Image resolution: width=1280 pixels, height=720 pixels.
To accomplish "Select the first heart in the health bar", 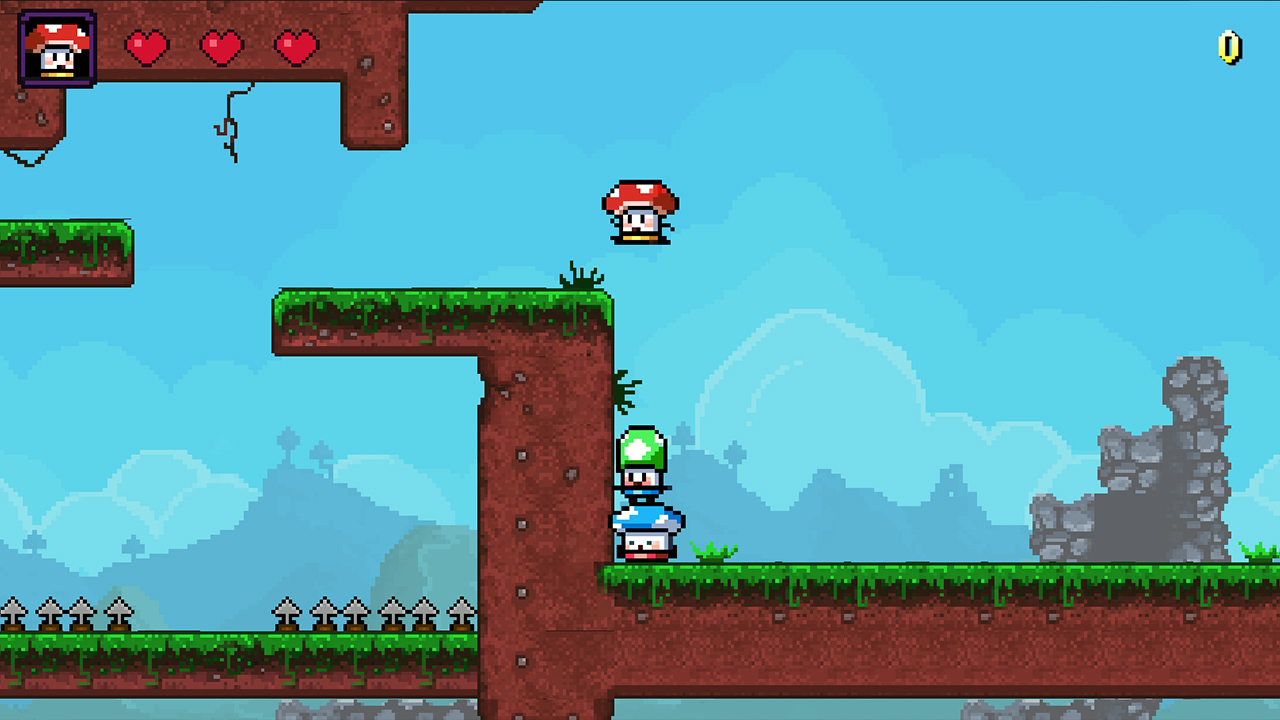I will 148,48.
